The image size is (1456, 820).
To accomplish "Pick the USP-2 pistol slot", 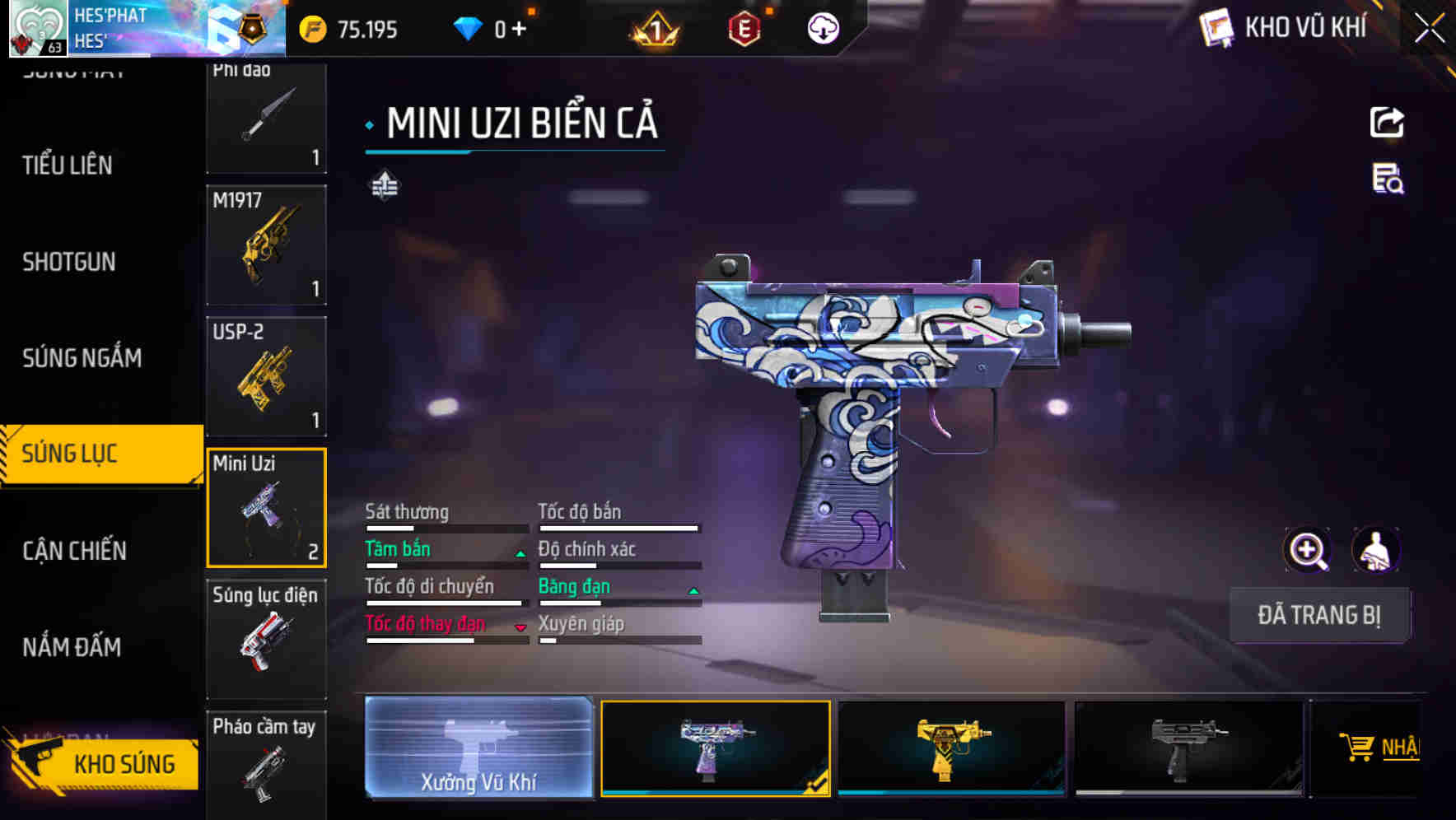I will tap(266, 376).
